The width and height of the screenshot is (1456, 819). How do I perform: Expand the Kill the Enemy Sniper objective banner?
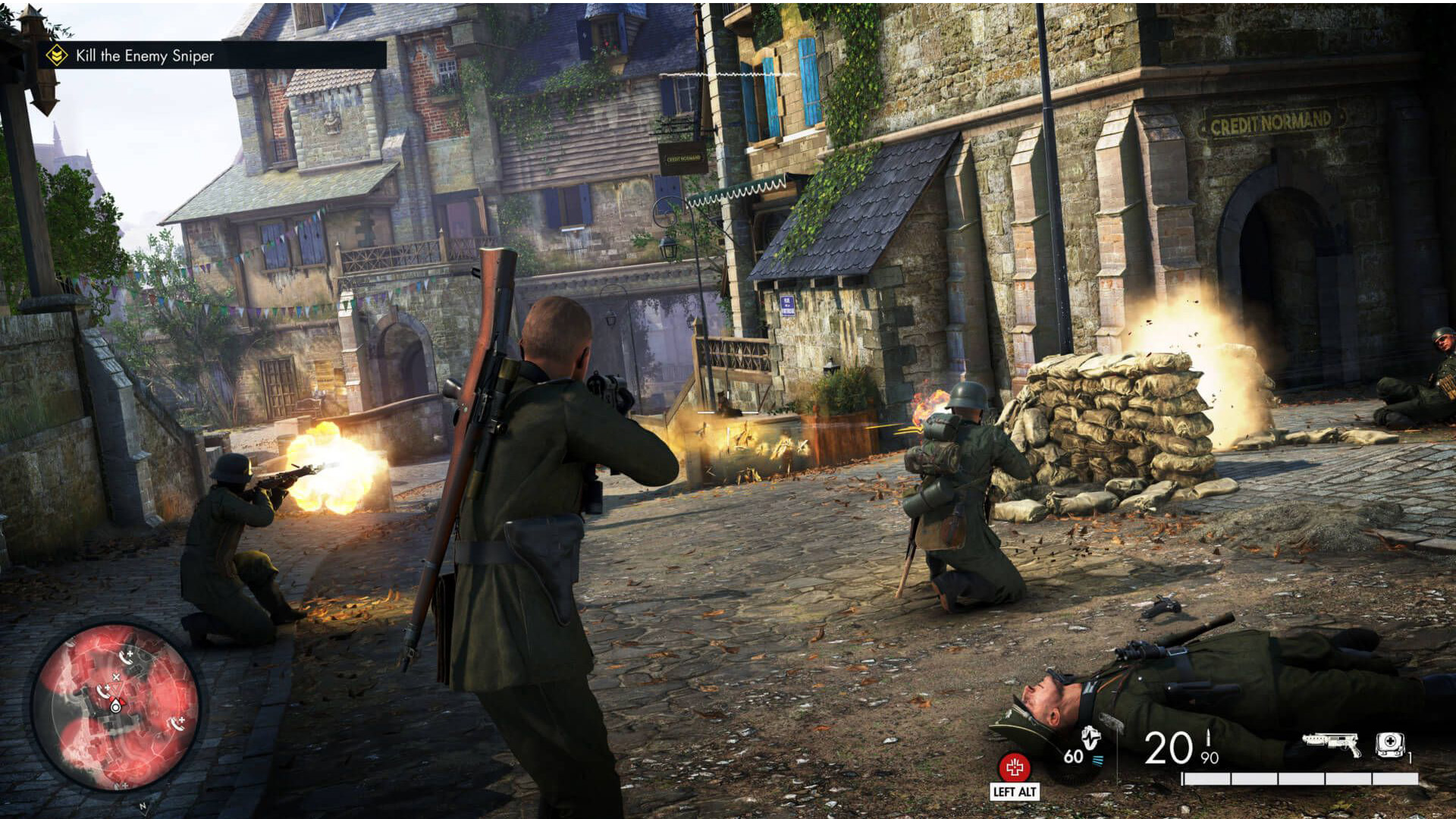coord(144,55)
